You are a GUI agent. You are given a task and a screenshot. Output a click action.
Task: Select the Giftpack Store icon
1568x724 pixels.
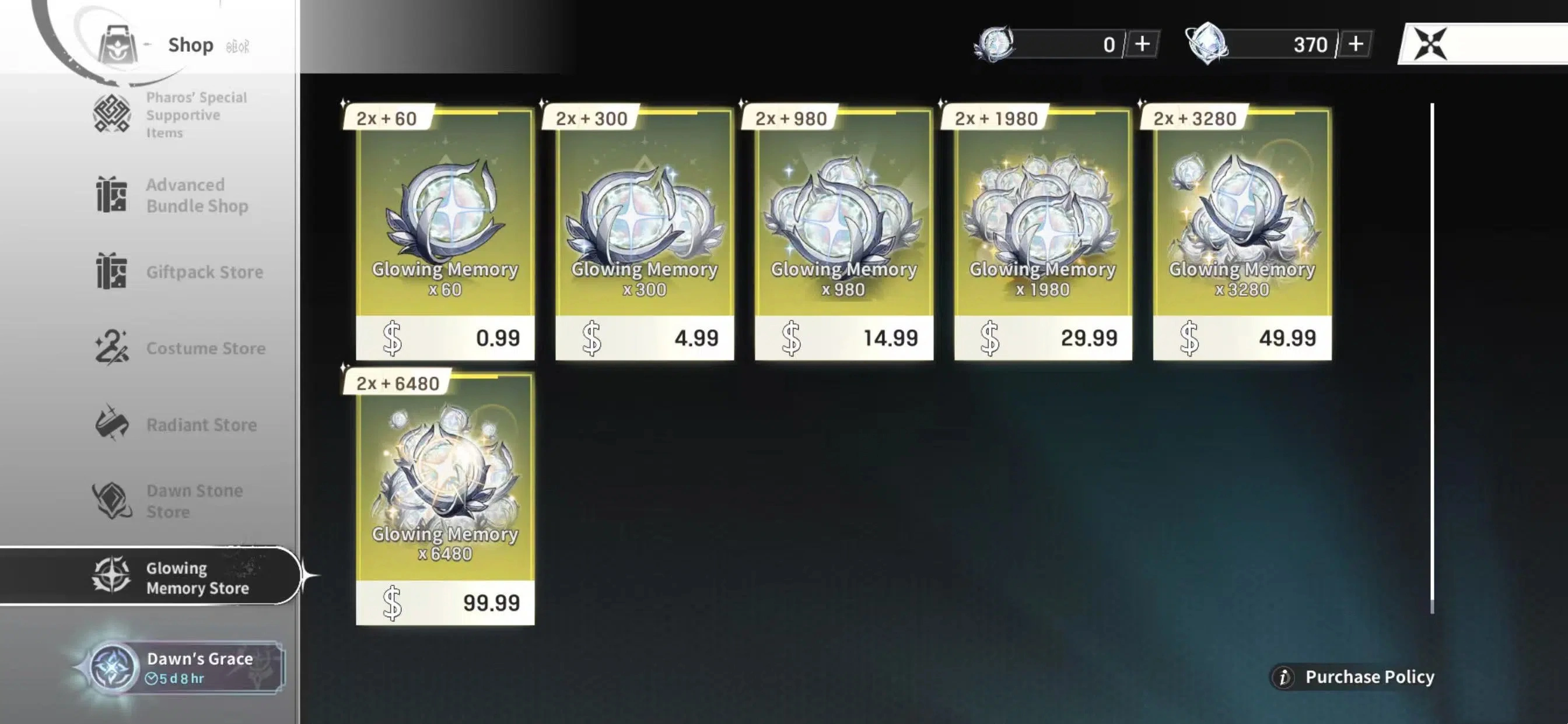point(113,272)
